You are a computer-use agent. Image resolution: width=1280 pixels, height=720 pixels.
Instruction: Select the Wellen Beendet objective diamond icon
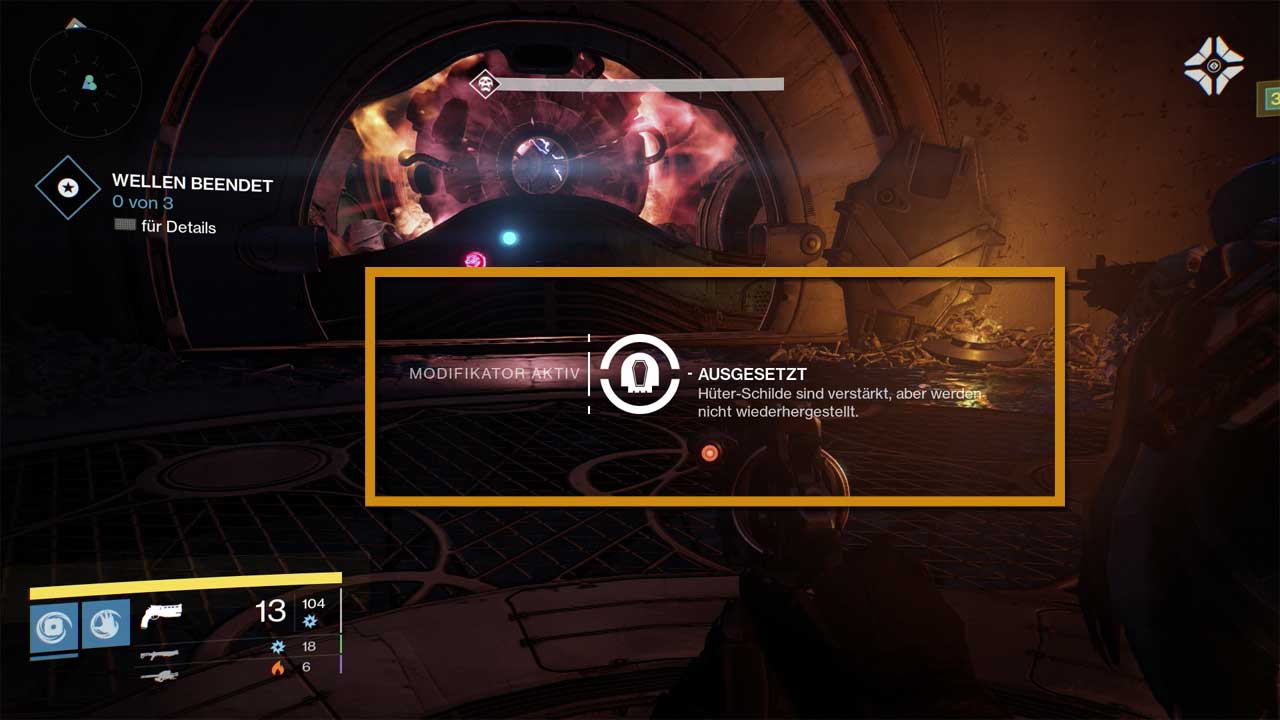pyautogui.click(x=68, y=188)
